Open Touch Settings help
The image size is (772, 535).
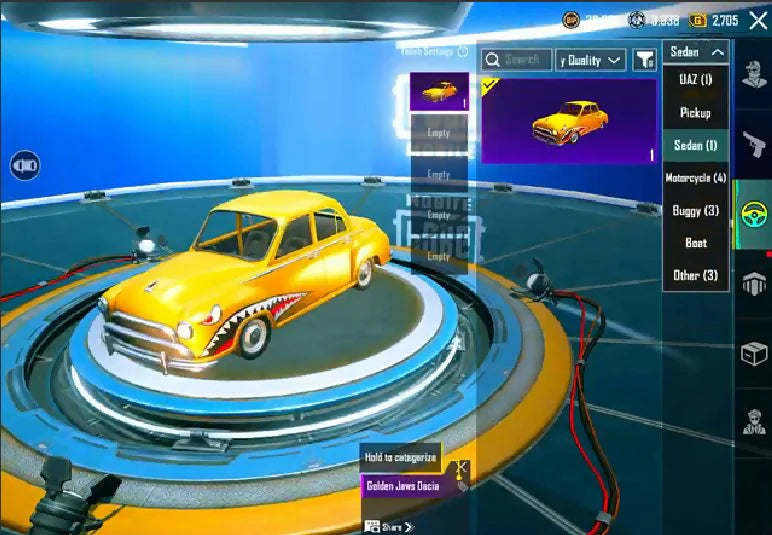click(462, 51)
